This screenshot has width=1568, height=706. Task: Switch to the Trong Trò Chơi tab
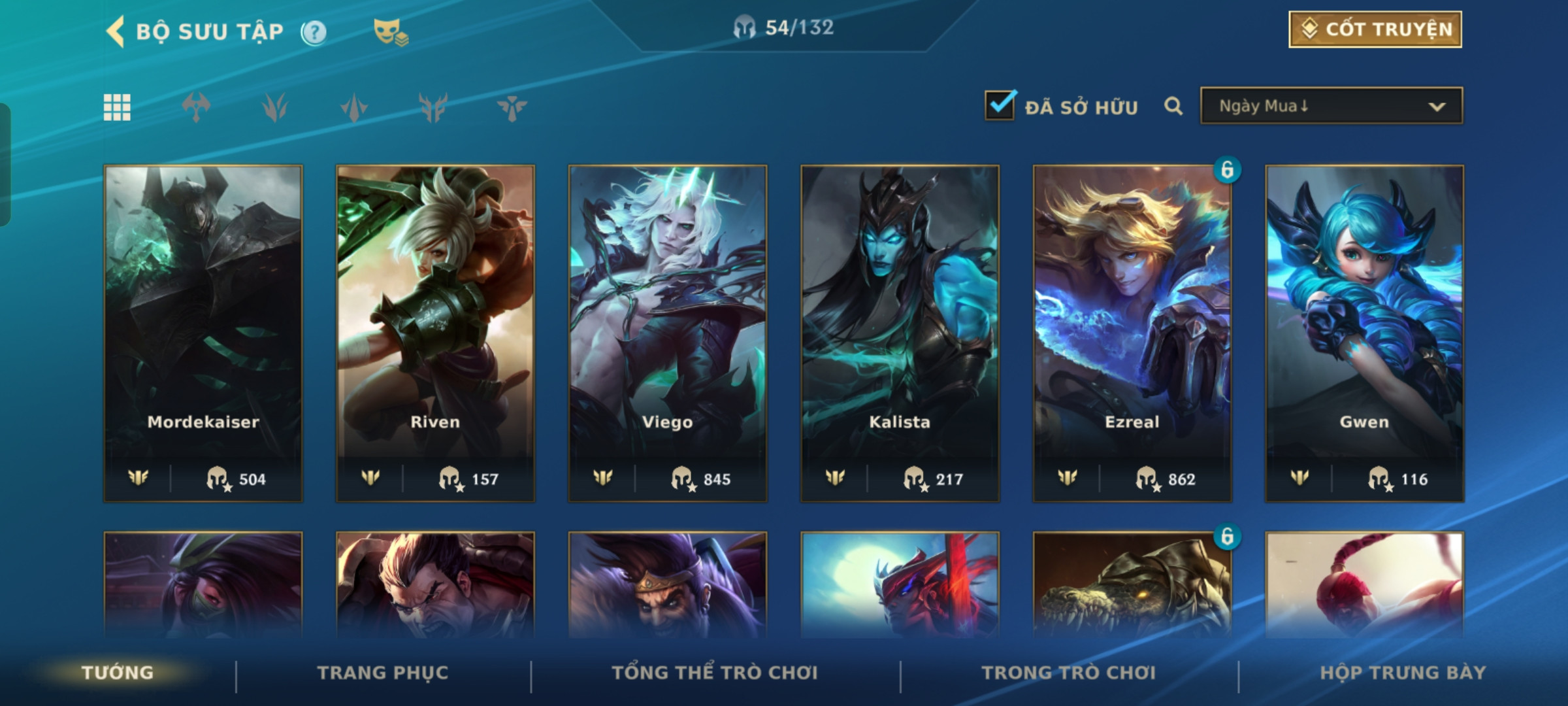1069,673
